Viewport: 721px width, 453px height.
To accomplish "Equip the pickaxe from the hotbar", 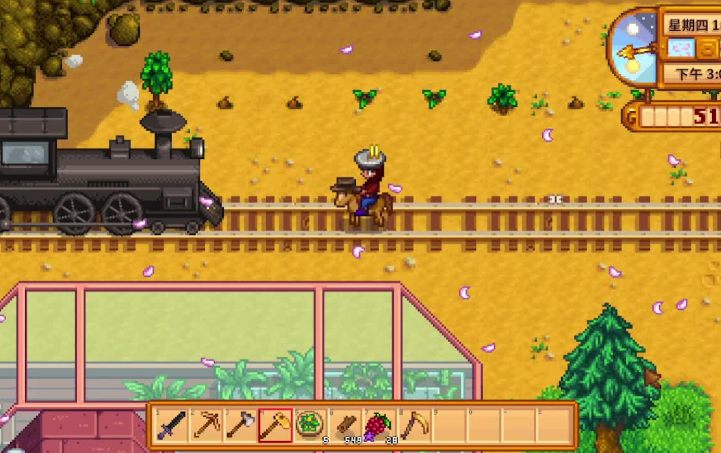I will click(x=207, y=426).
